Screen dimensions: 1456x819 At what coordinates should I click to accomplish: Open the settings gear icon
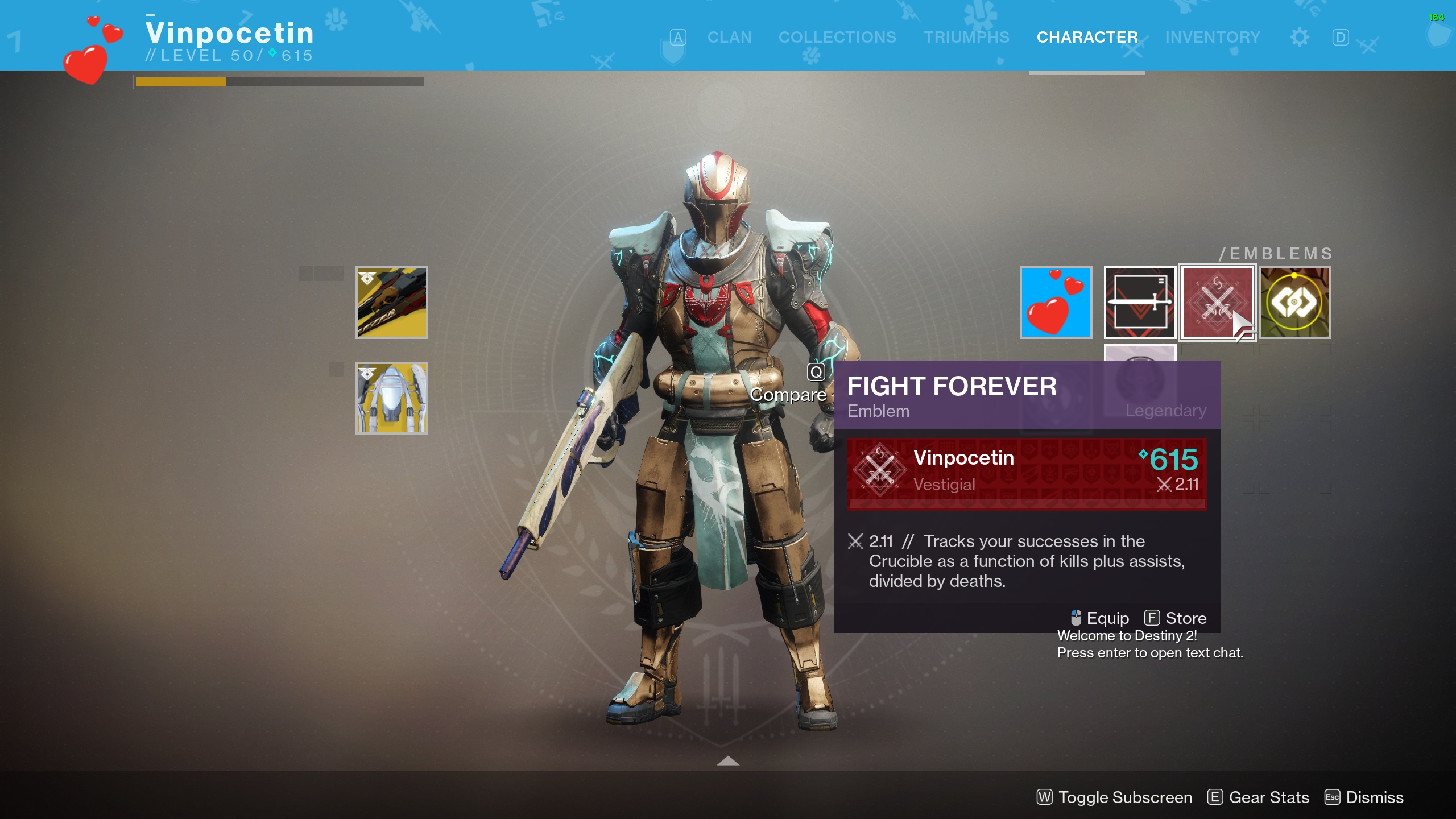coord(1300,36)
